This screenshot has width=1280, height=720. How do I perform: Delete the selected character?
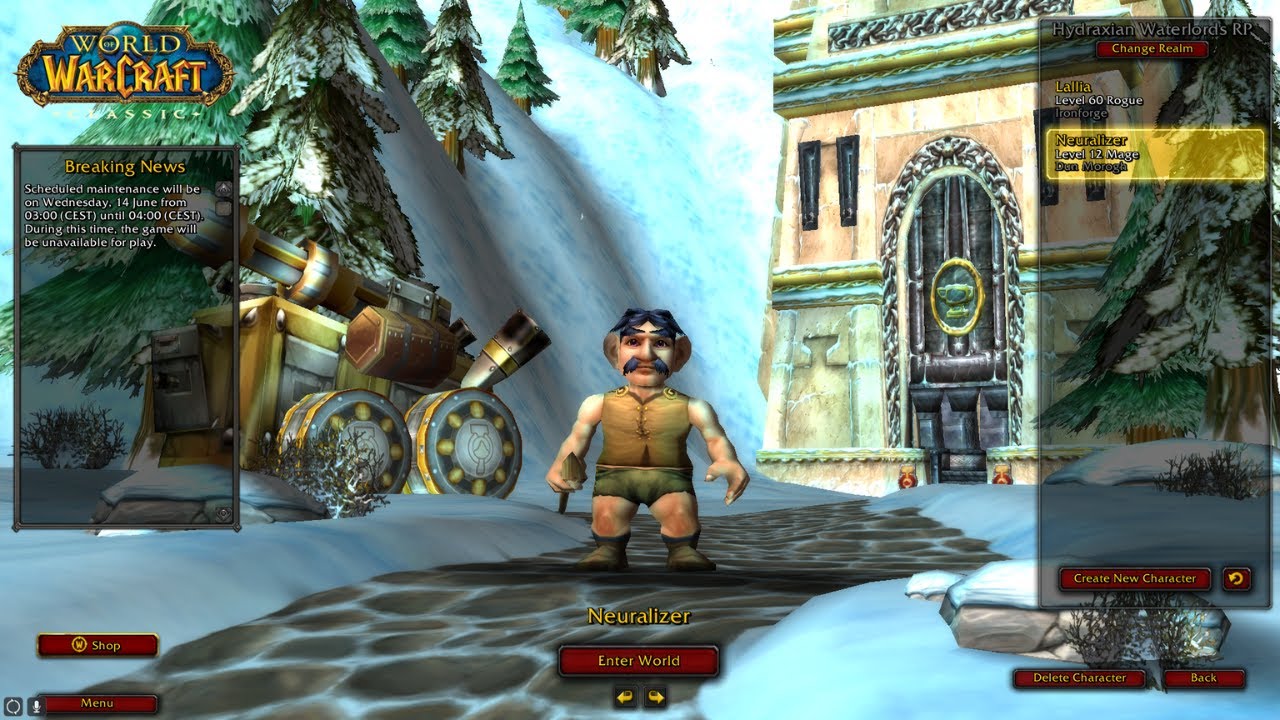(1078, 678)
